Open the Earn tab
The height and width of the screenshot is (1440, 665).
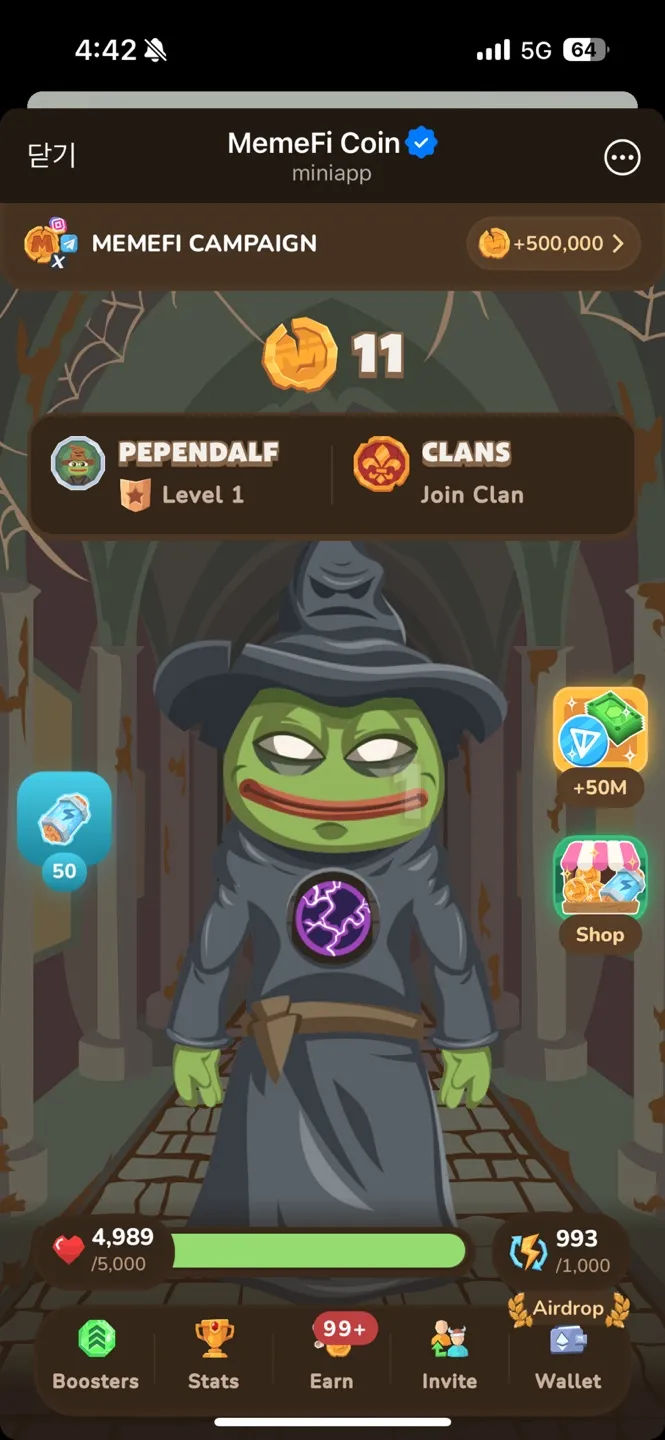pos(332,1353)
